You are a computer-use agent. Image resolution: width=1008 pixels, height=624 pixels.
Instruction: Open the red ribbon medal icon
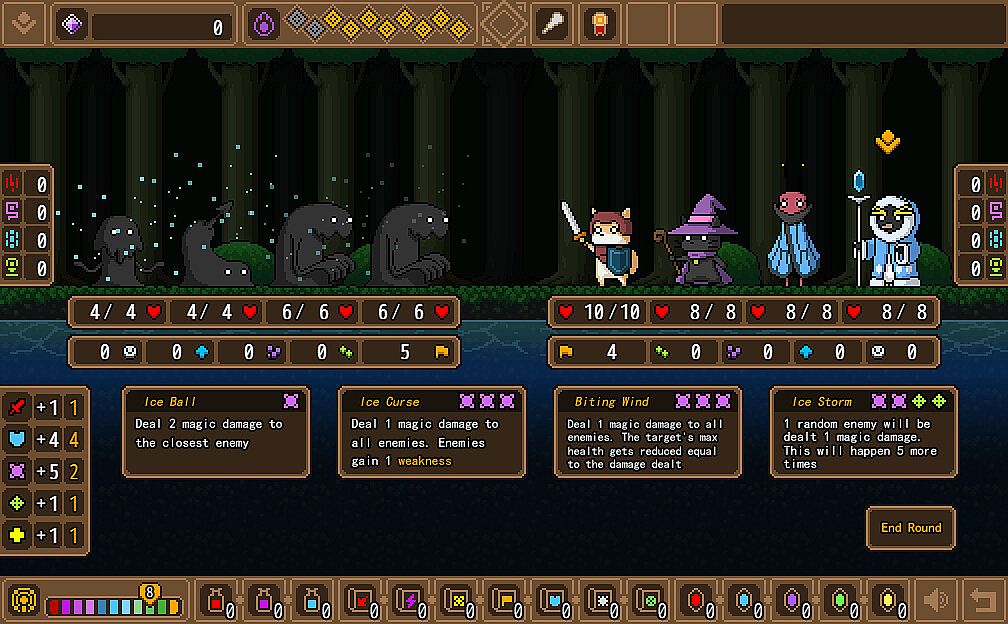pos(599,24)
